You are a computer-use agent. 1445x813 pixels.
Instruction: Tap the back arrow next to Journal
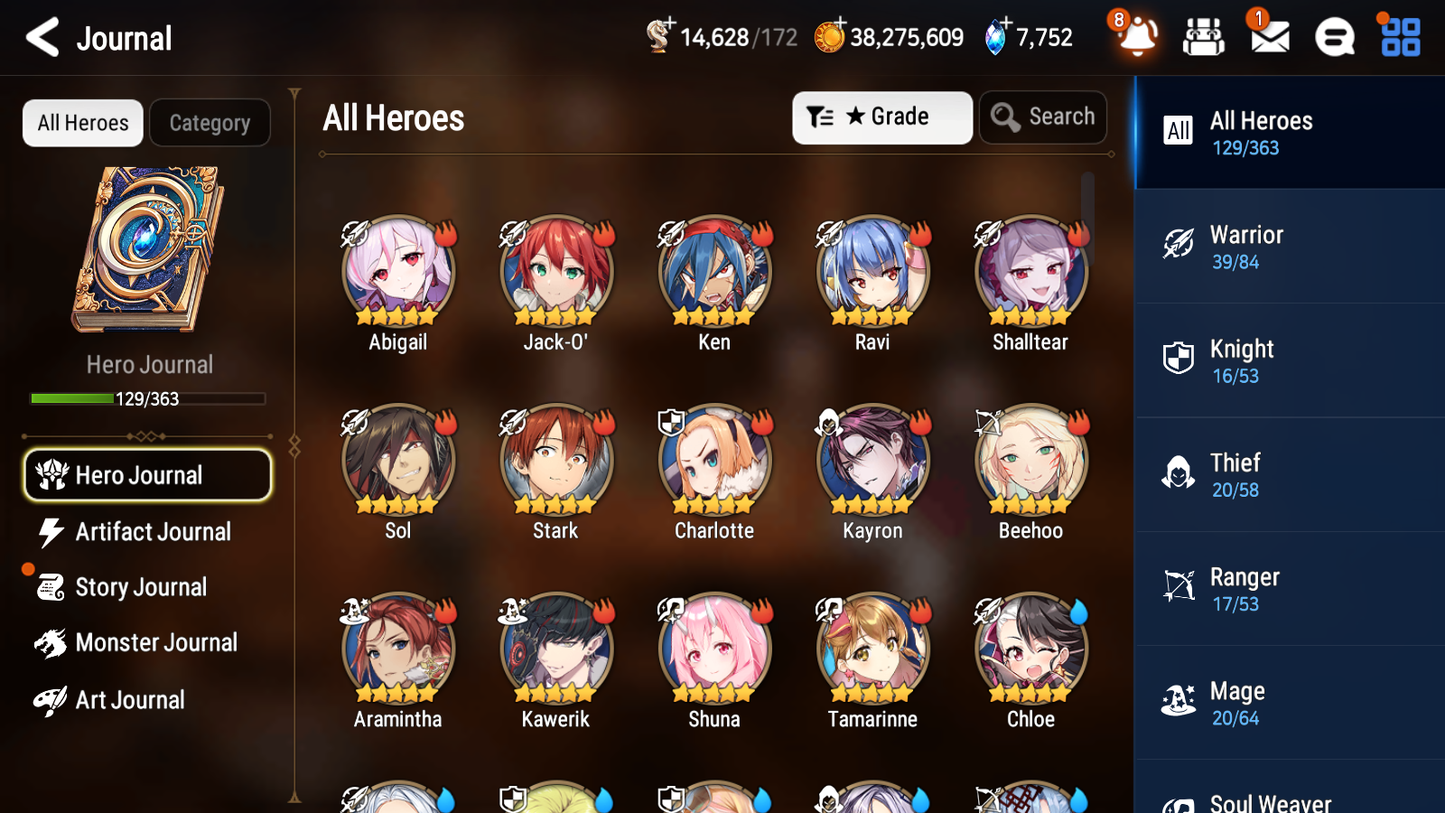[42, 37]
